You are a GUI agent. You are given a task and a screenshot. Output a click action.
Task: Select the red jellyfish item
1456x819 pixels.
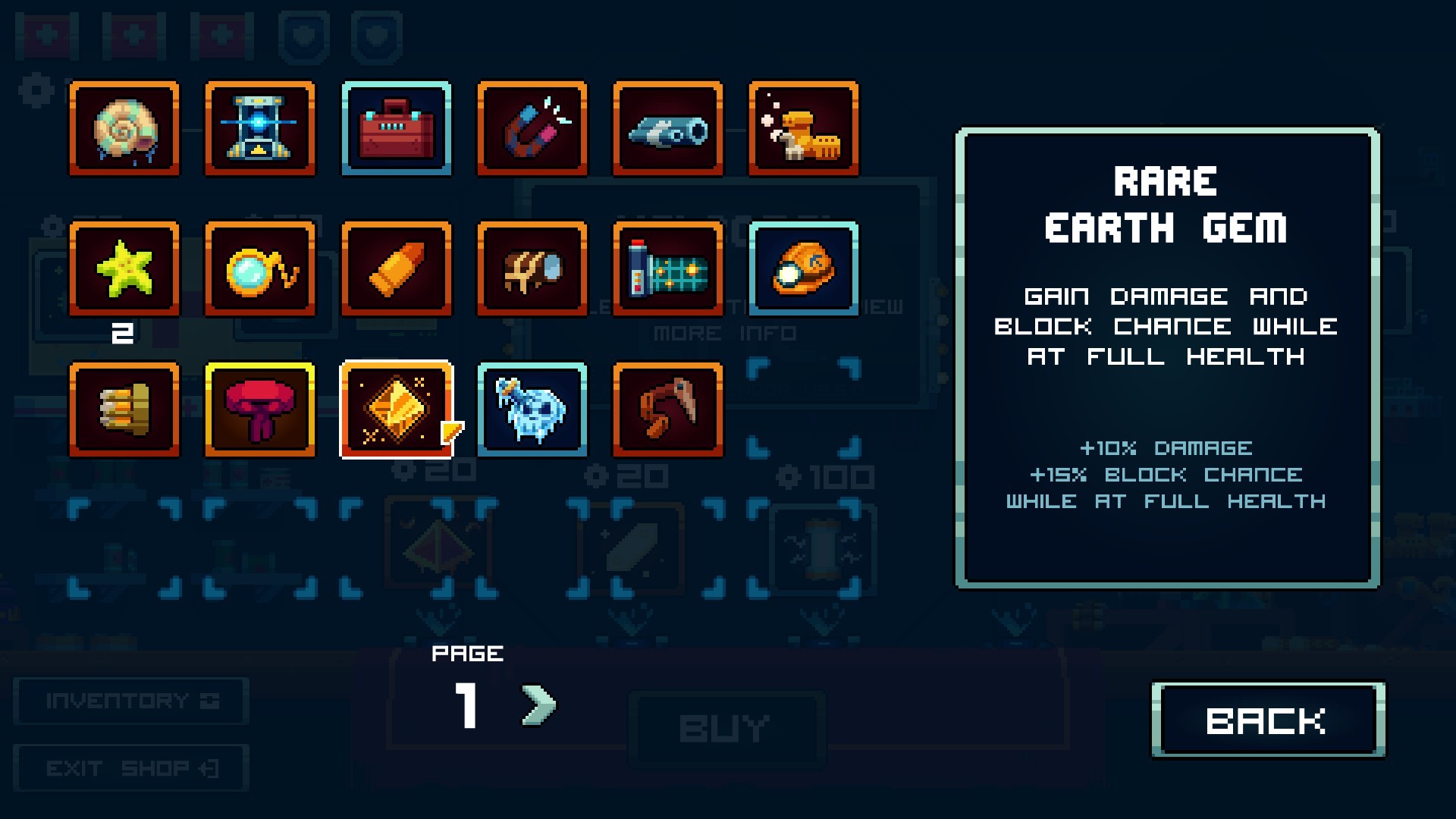(260, 411)
